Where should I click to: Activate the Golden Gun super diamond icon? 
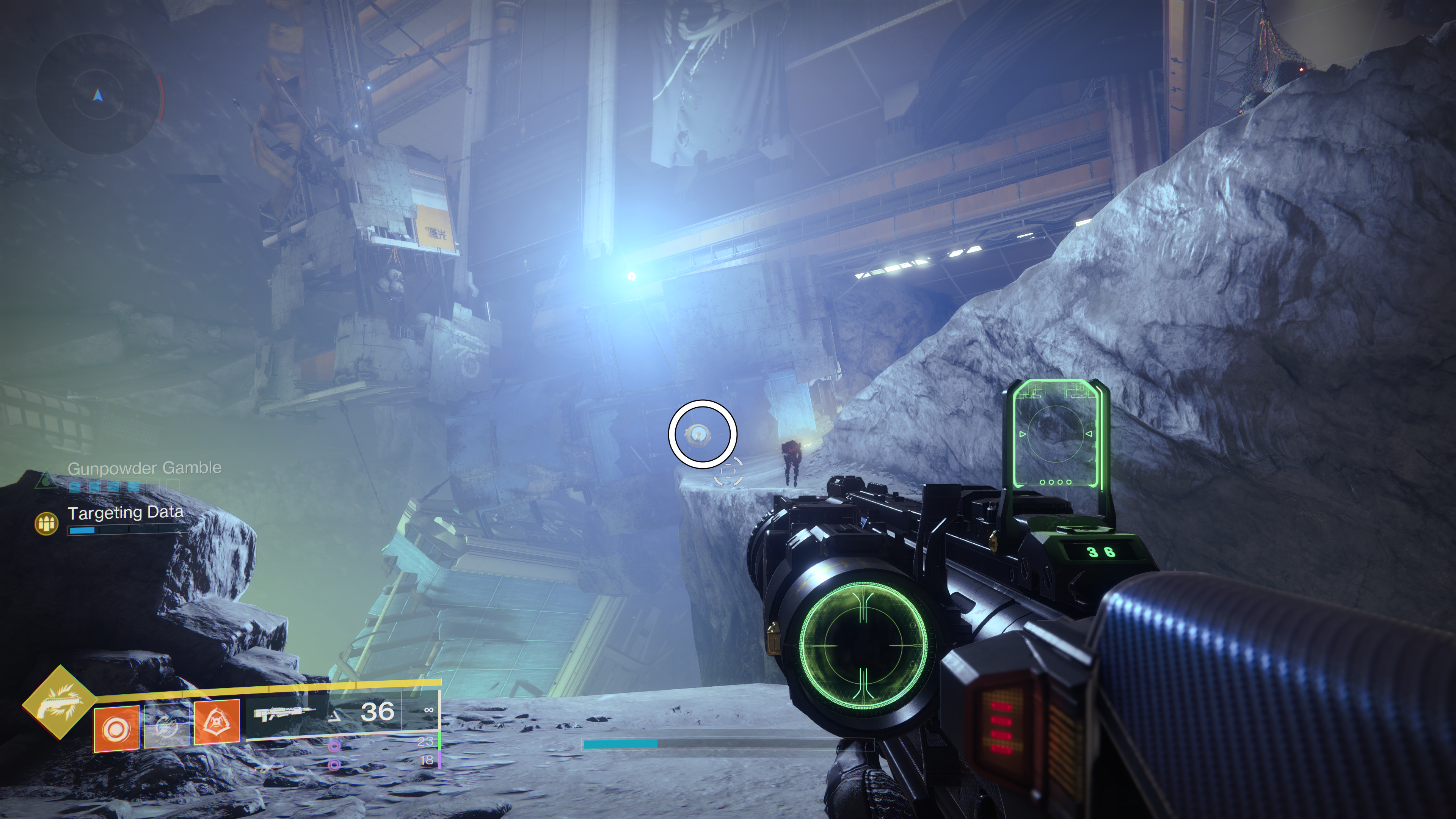(x=60, y=703)
